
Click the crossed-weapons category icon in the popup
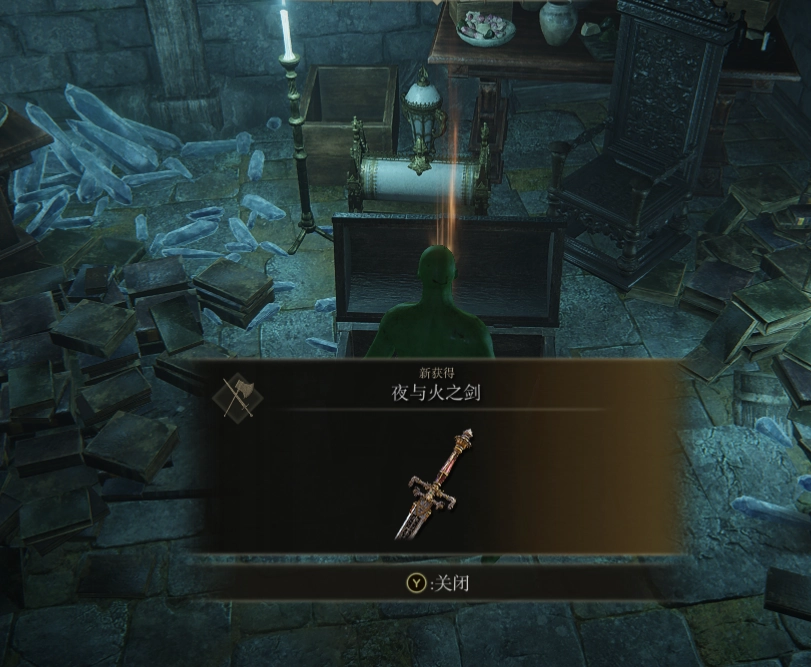[x=237, y=396]
